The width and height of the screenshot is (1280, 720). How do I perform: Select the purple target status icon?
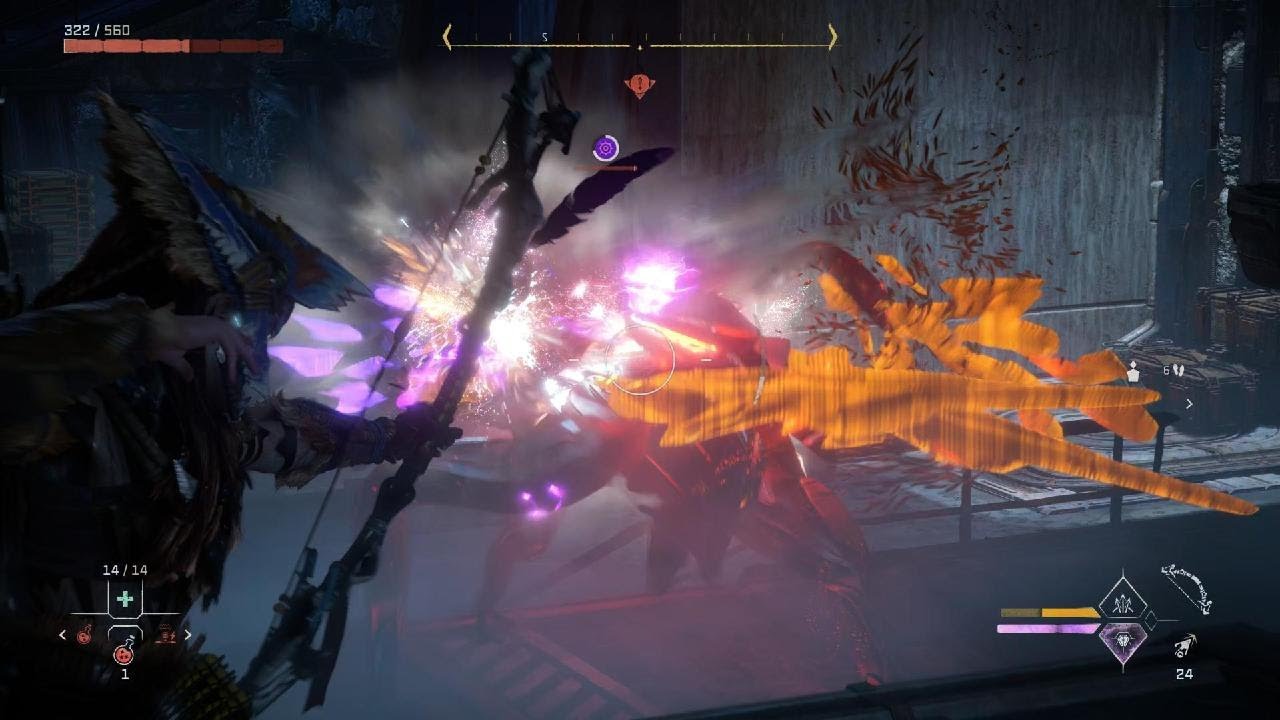[x=605, y=149]
